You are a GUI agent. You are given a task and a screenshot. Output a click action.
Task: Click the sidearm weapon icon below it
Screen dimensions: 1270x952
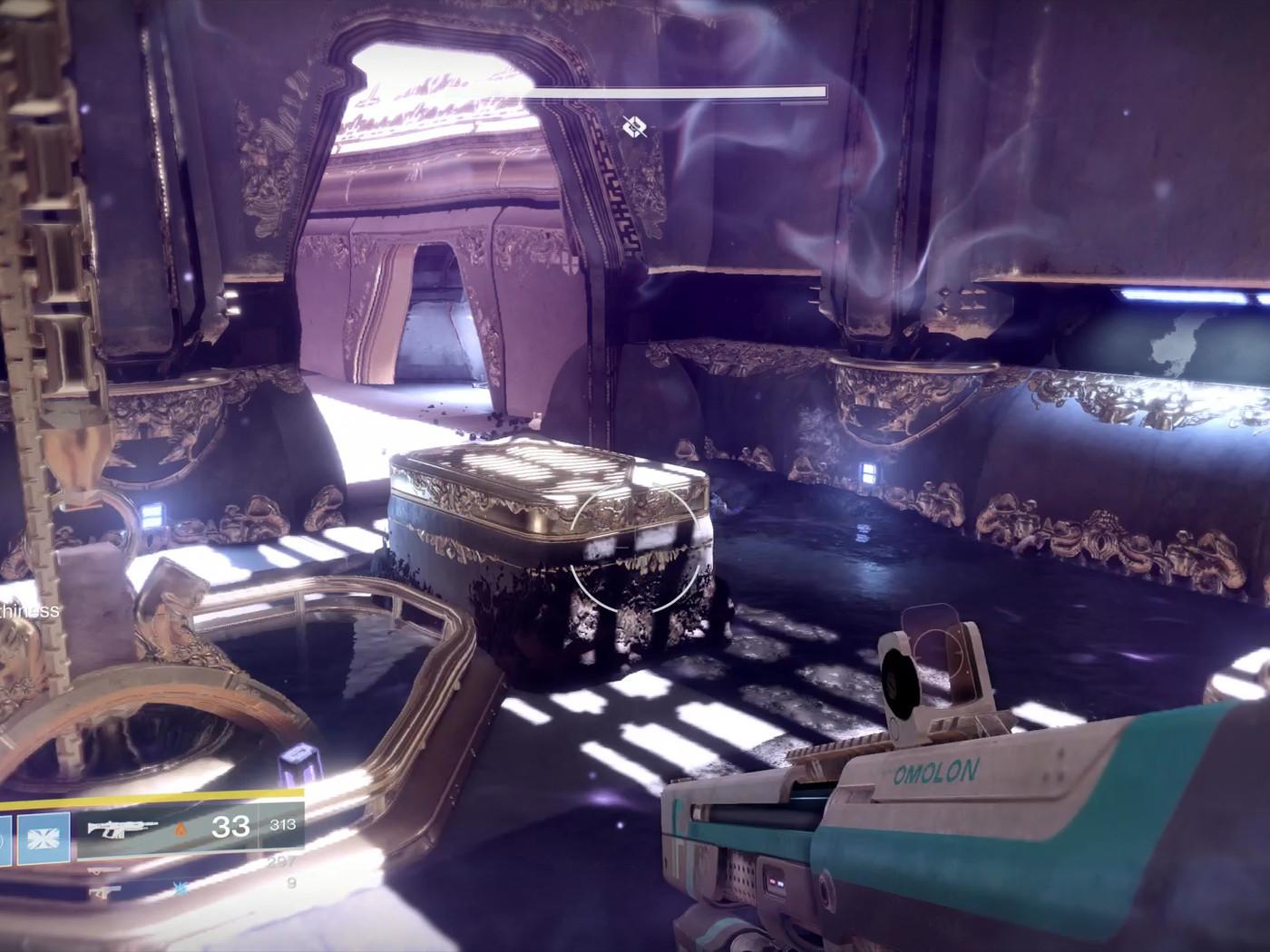103,891
